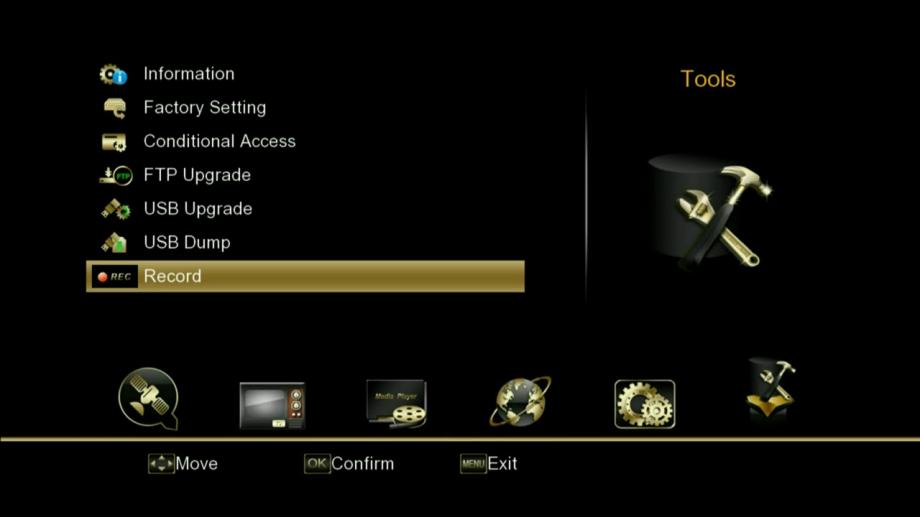Viewport: 920px width, 517px height.
Task: Select USB Upgrade entry
Action: pos(197,209)
